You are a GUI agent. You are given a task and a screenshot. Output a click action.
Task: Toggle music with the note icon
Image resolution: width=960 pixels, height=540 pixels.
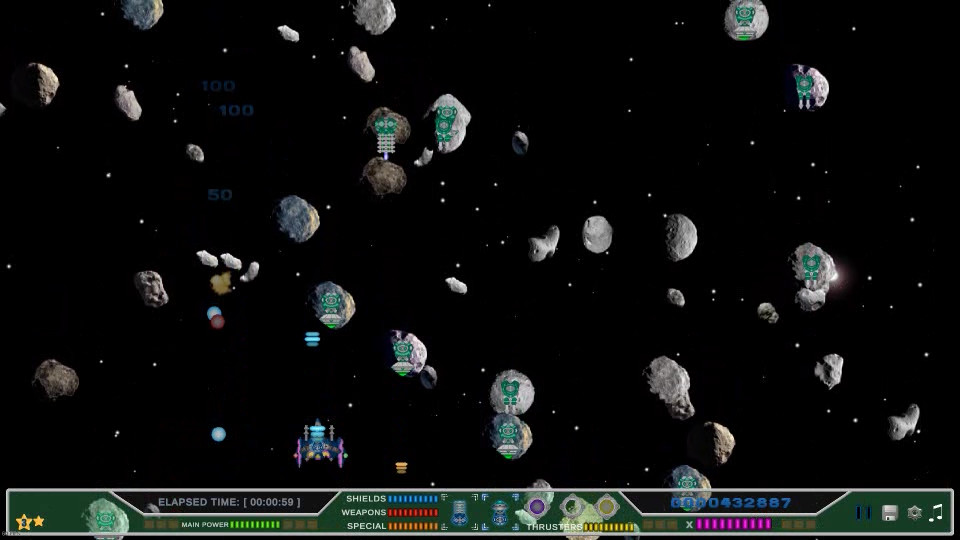tap(936, 513)
